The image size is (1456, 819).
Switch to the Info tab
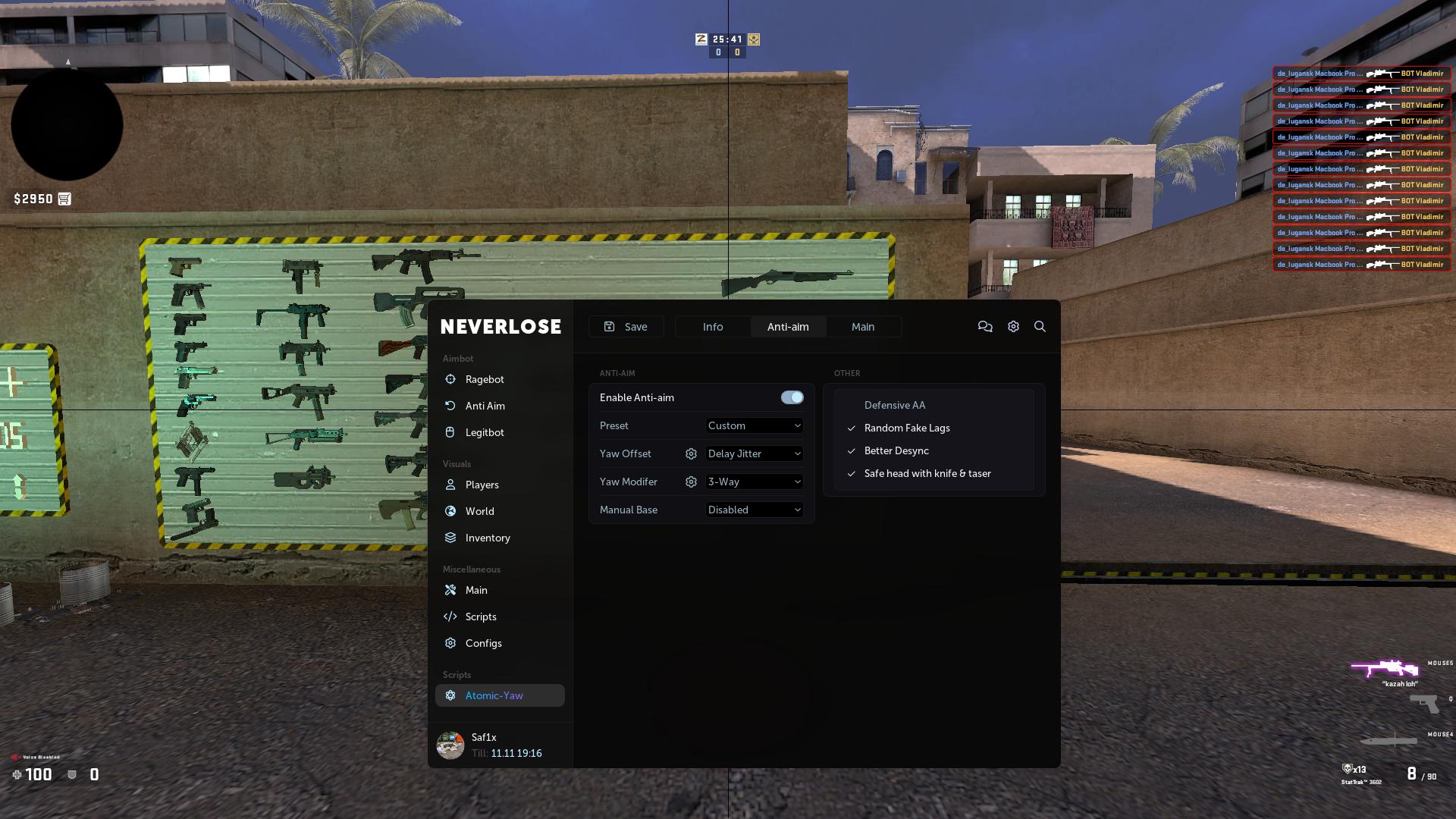click(x=712, y=326)
